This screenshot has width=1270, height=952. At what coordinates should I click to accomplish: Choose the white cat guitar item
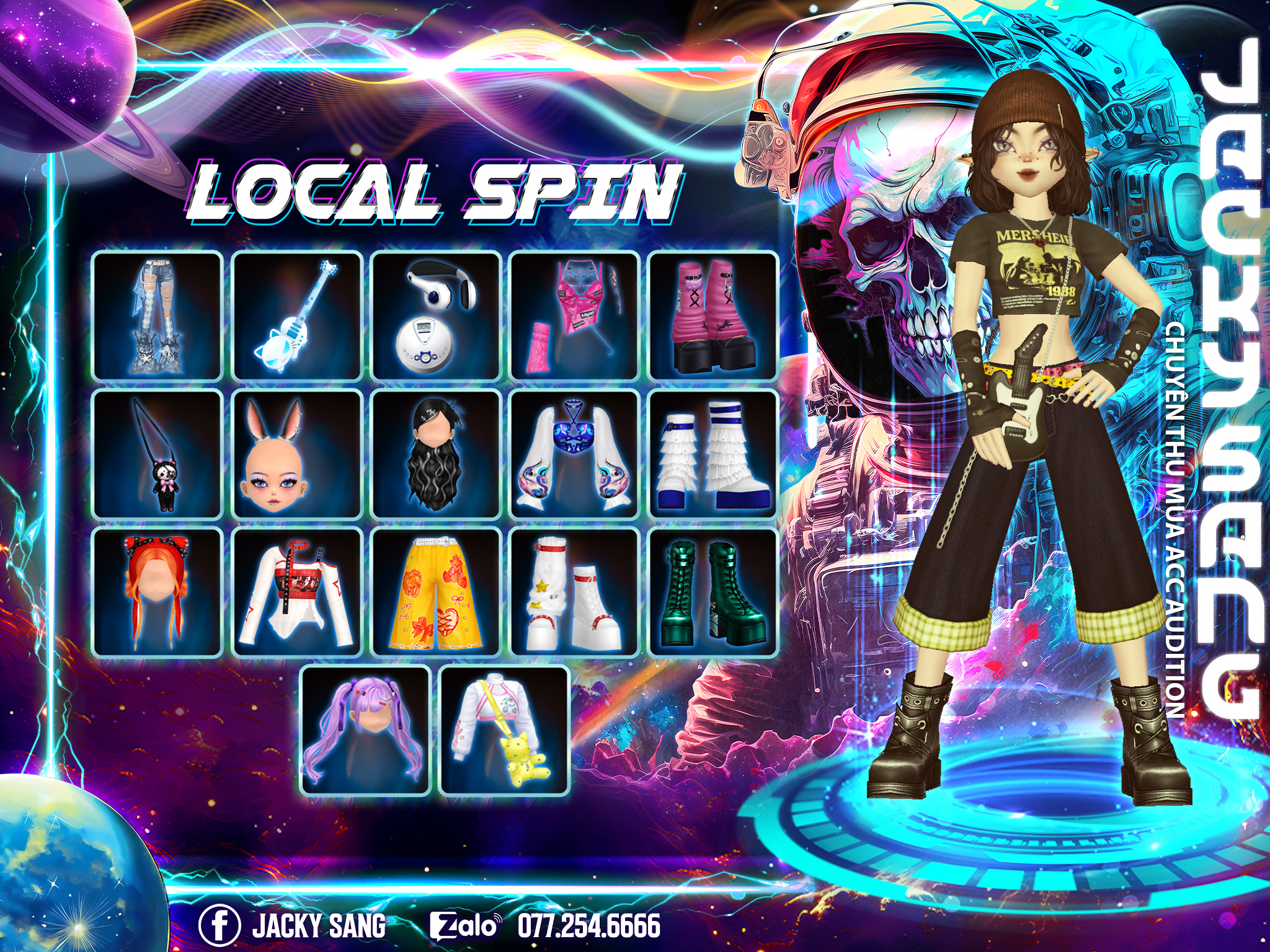tap(297, 316)
